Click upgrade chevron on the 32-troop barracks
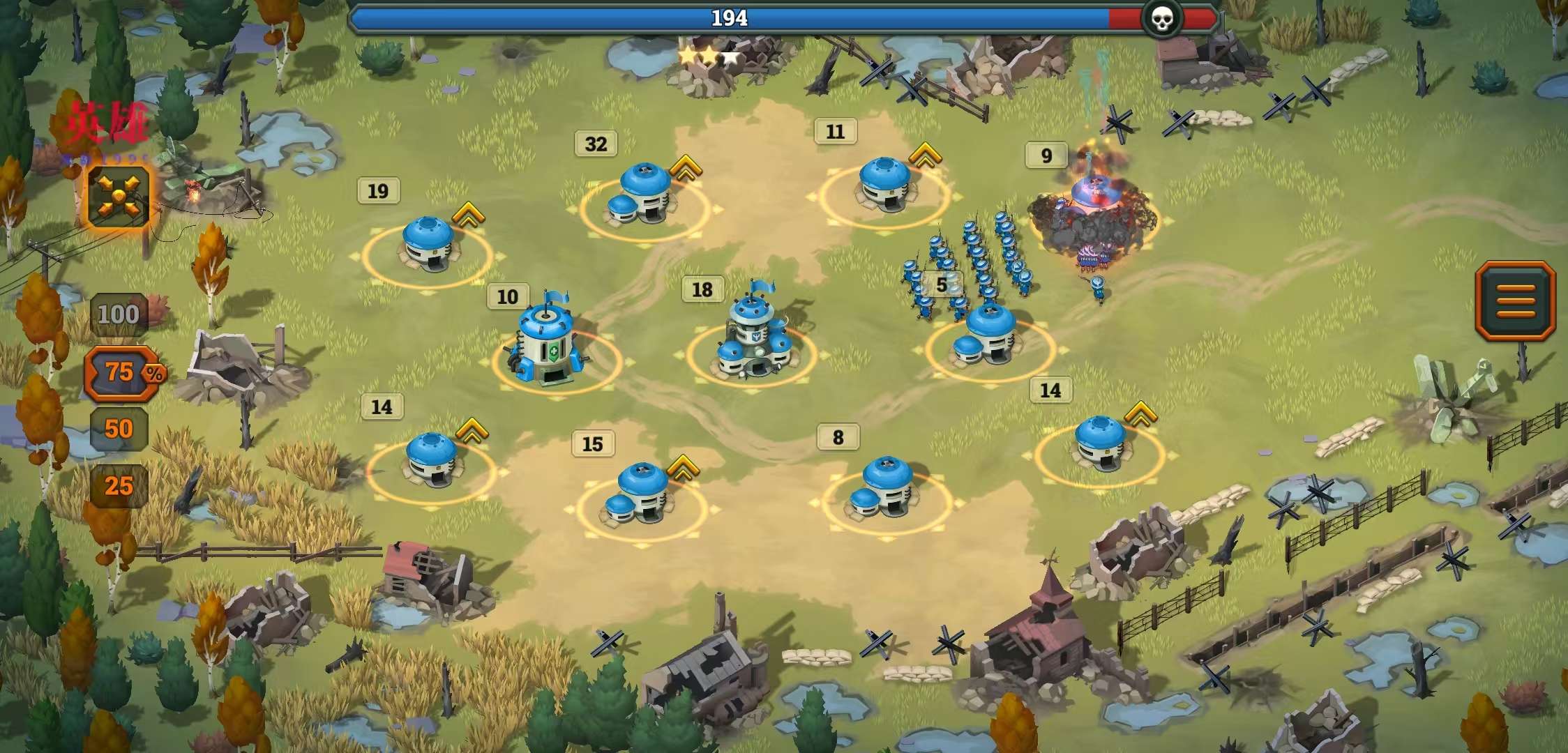1568x753 pixels. click(x=685, y=167)
